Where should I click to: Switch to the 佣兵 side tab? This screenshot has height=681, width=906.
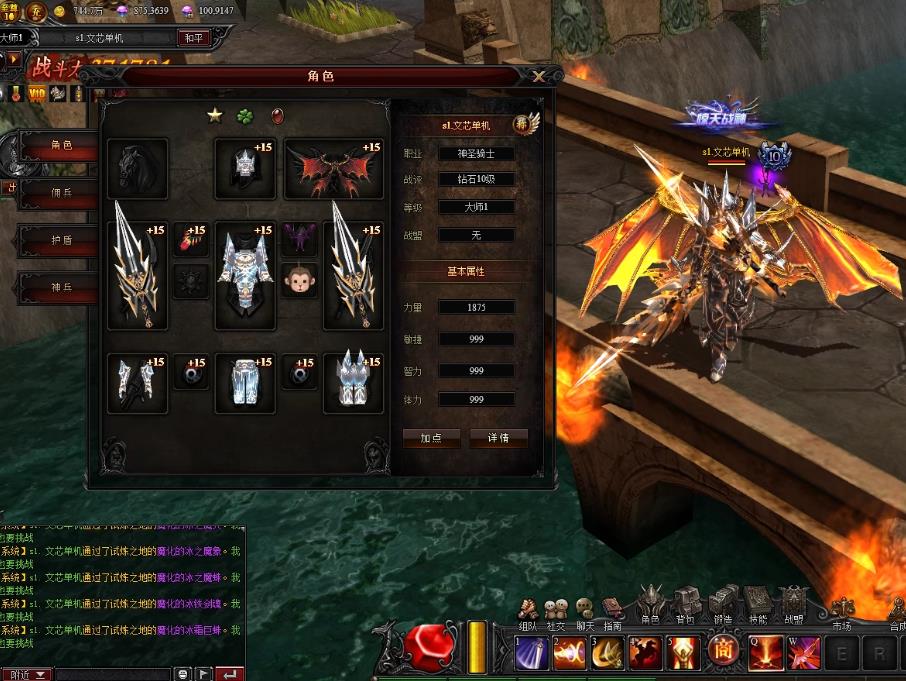[x=61, y=192]
